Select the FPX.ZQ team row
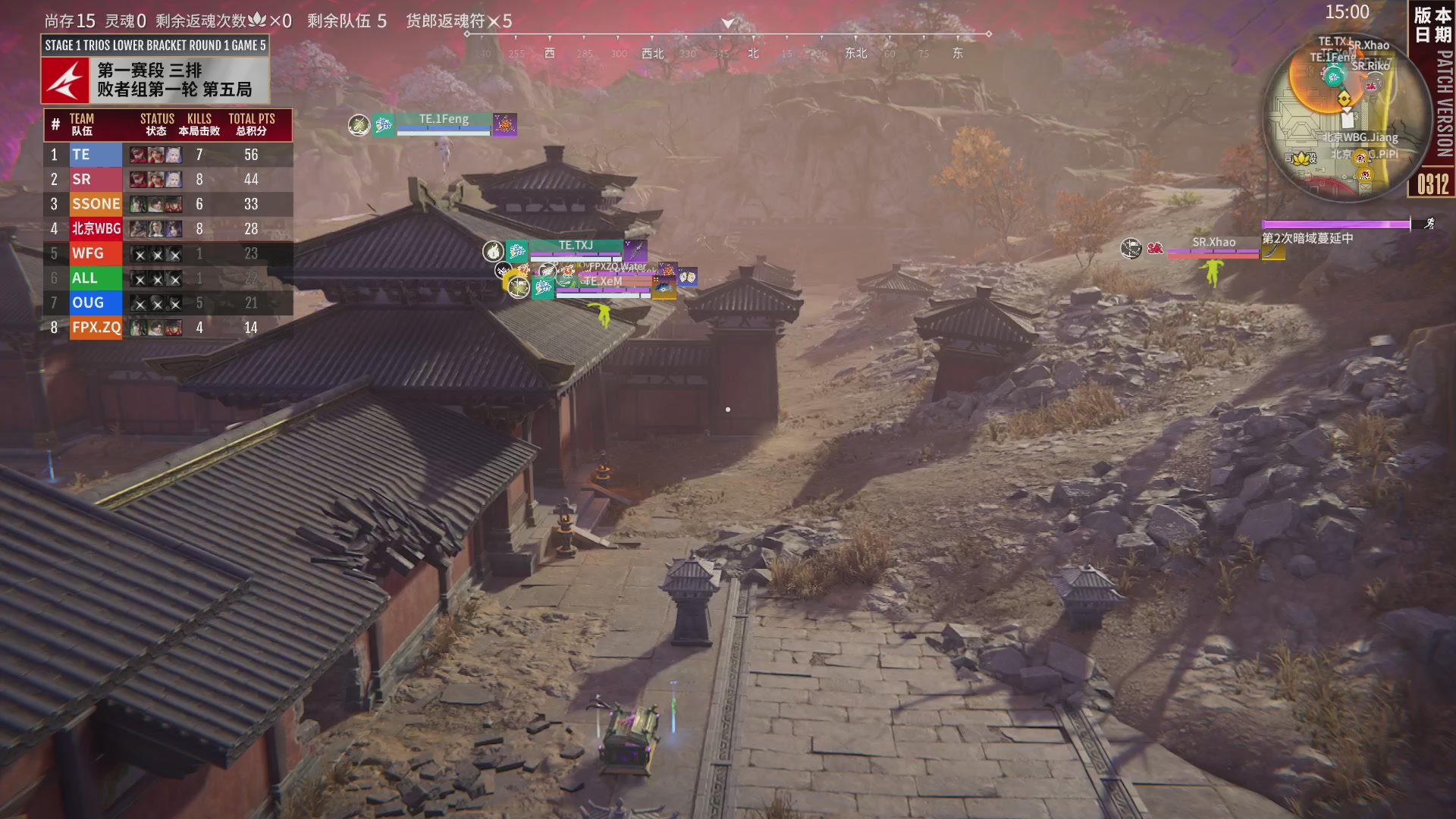The image size is (1456, 819). (x=168, y=328)
